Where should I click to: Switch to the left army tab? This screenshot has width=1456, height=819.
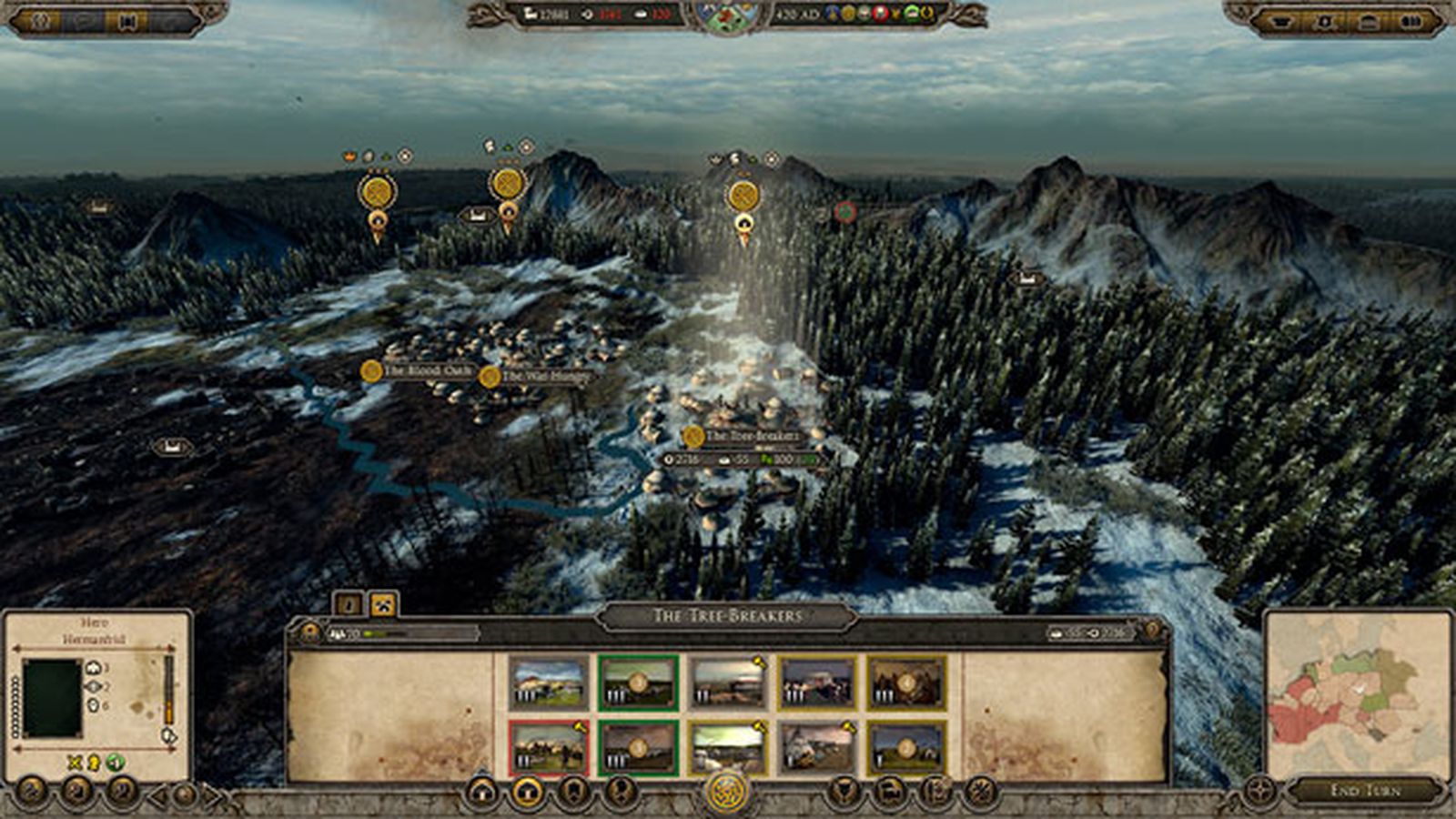[x=349, y=603]
